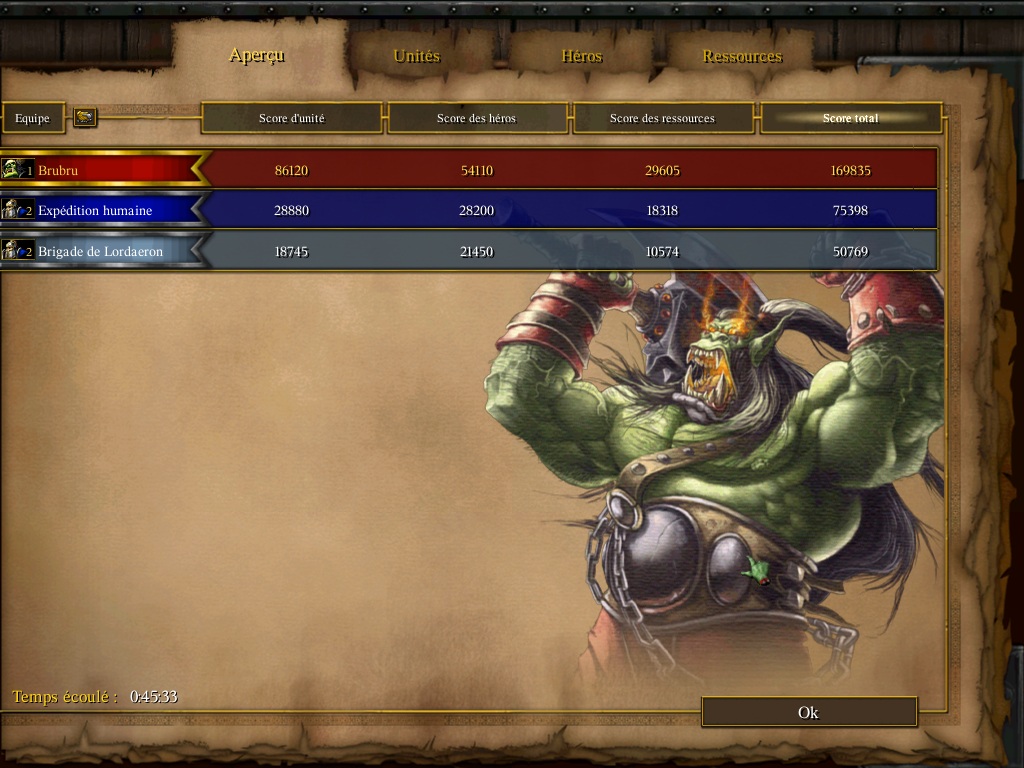
Task: Select the Ressources tab
Action: pyautogui.click(x=742, y=56)
